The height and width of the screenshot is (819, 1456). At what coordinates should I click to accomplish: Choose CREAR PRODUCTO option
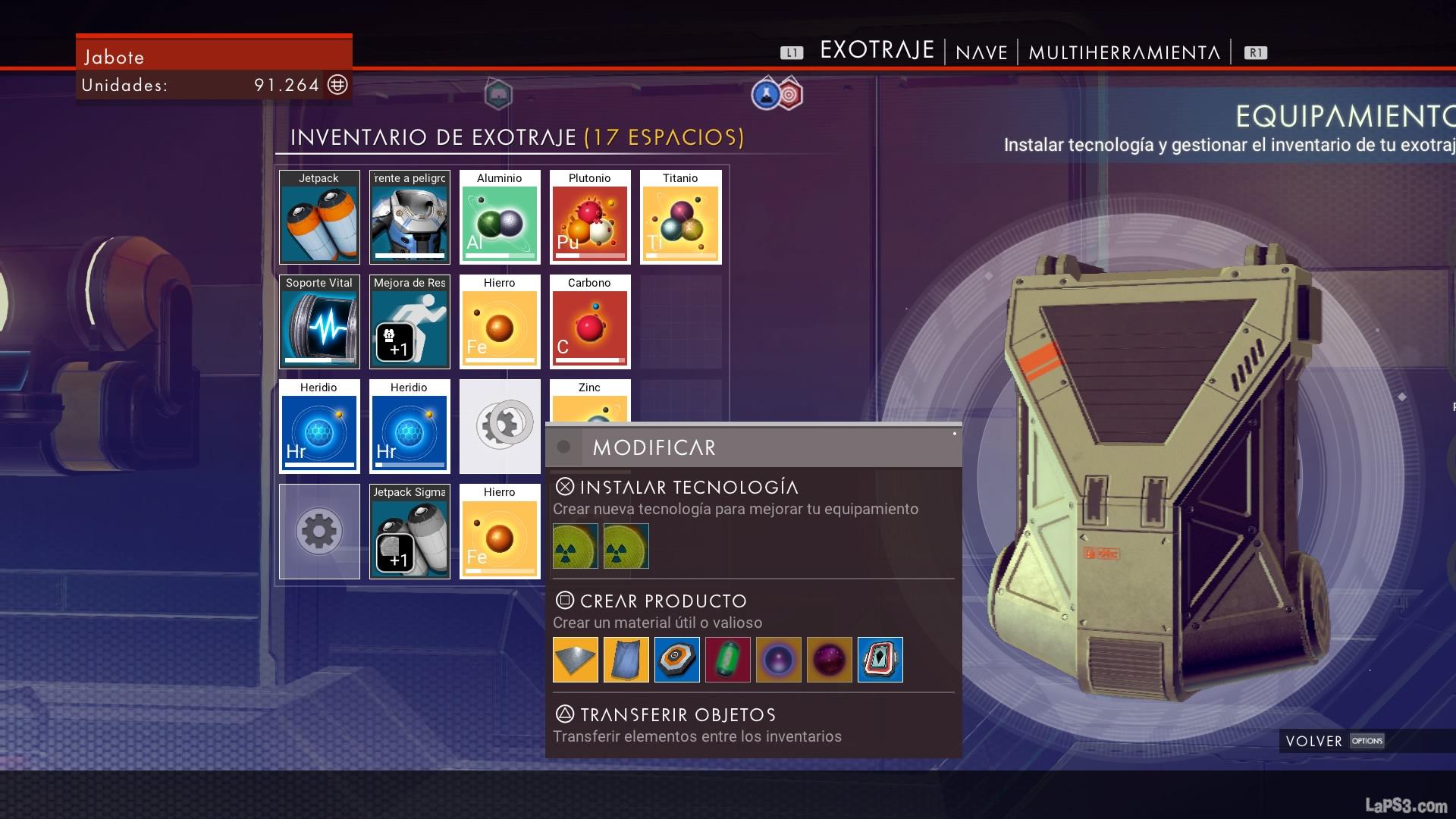pyautogui.click(x=663, y=601)
